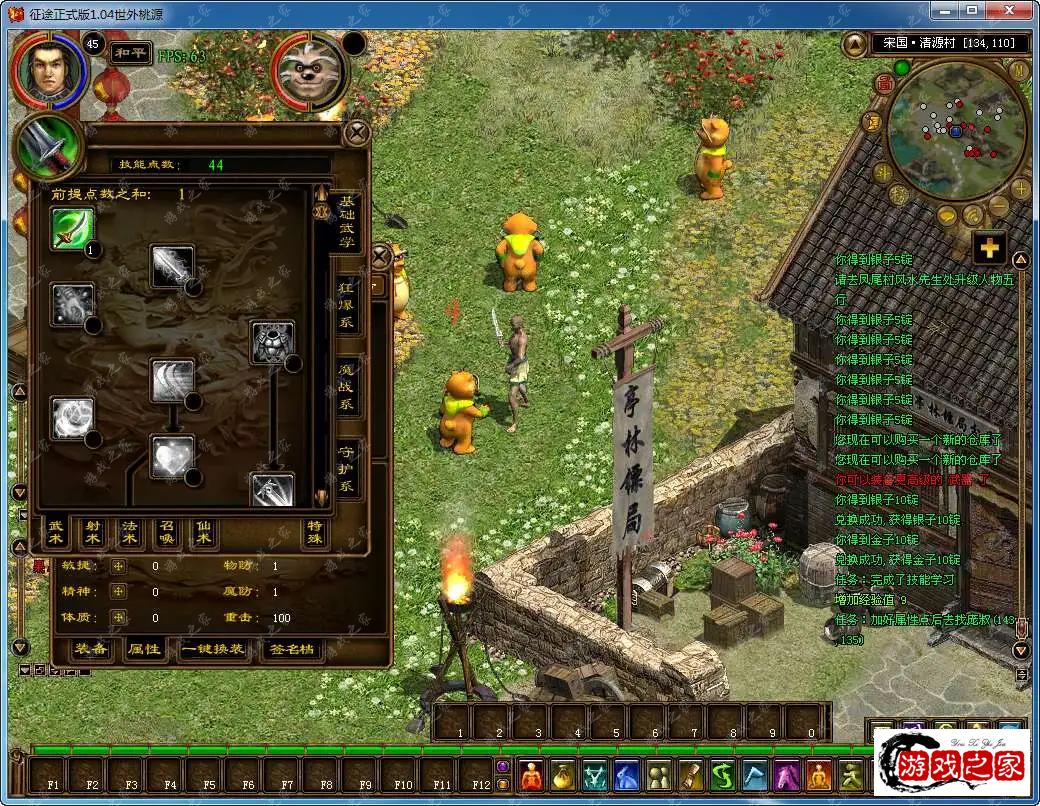This screenshot has height=806, width=1040.
Task: Zoom out the minimap with minus button
Action: pos(1000,207)
